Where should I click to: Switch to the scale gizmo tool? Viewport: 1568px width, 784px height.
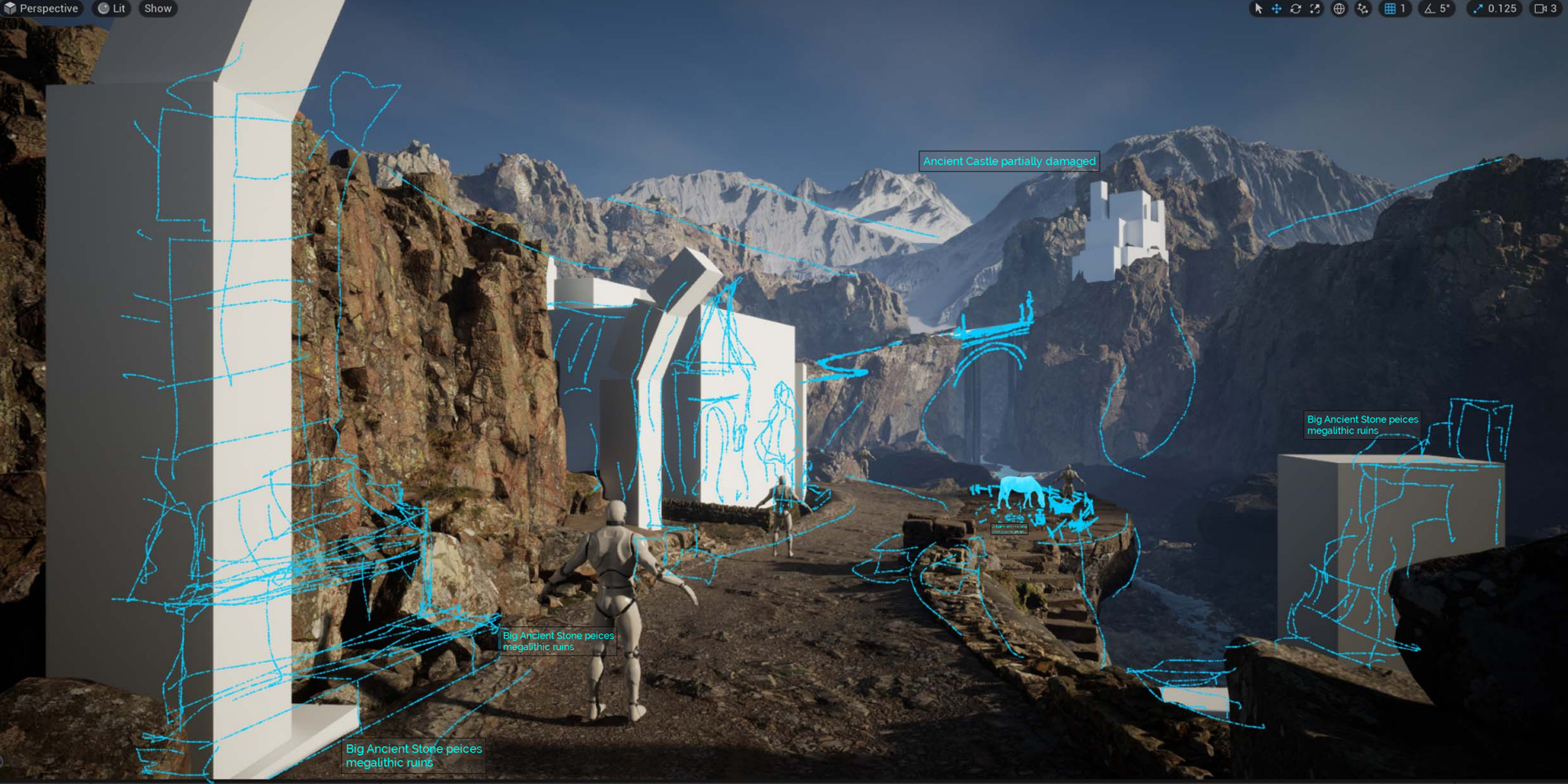click(1315, 9)
